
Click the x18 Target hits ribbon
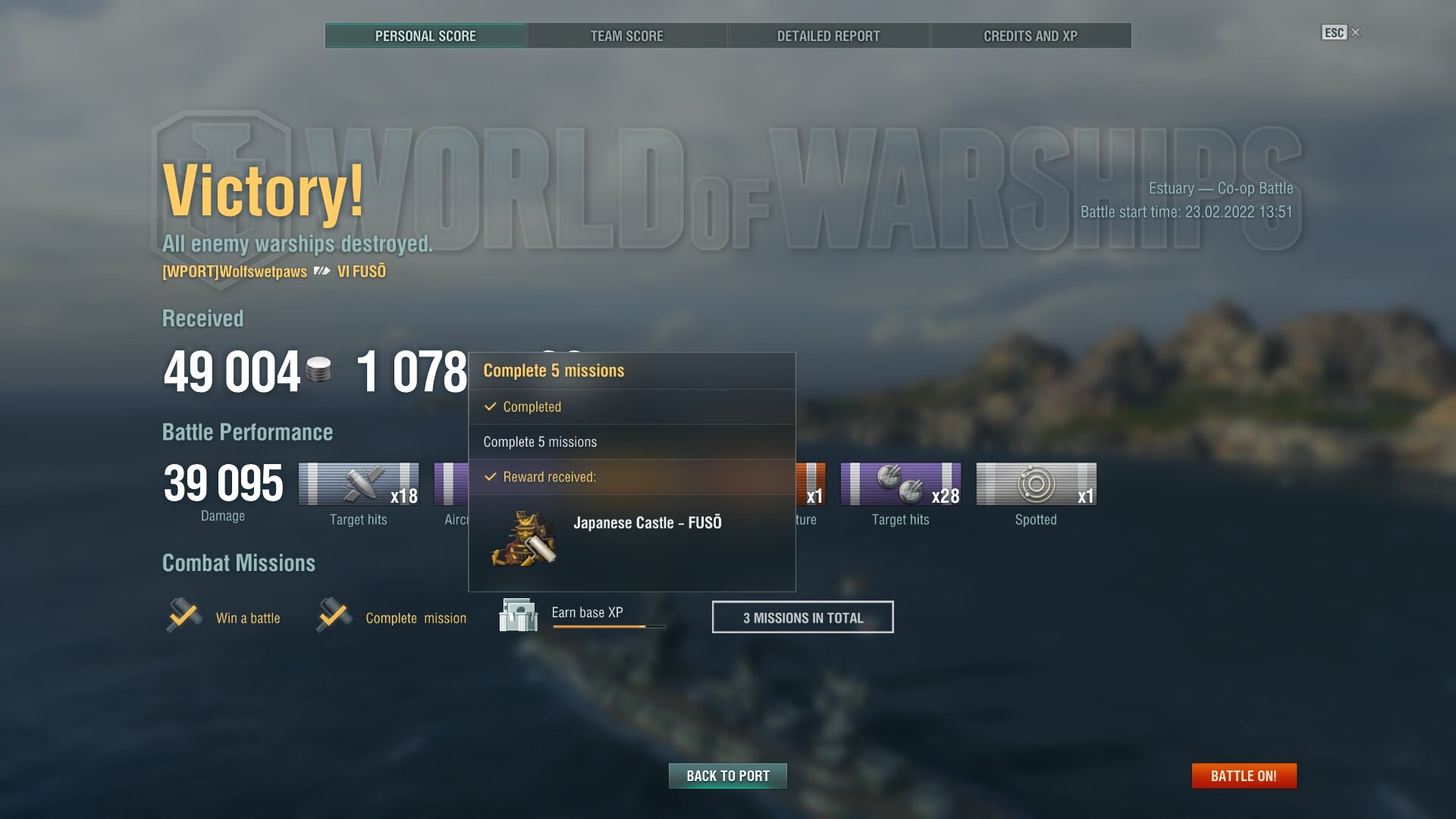coord(359,485)
